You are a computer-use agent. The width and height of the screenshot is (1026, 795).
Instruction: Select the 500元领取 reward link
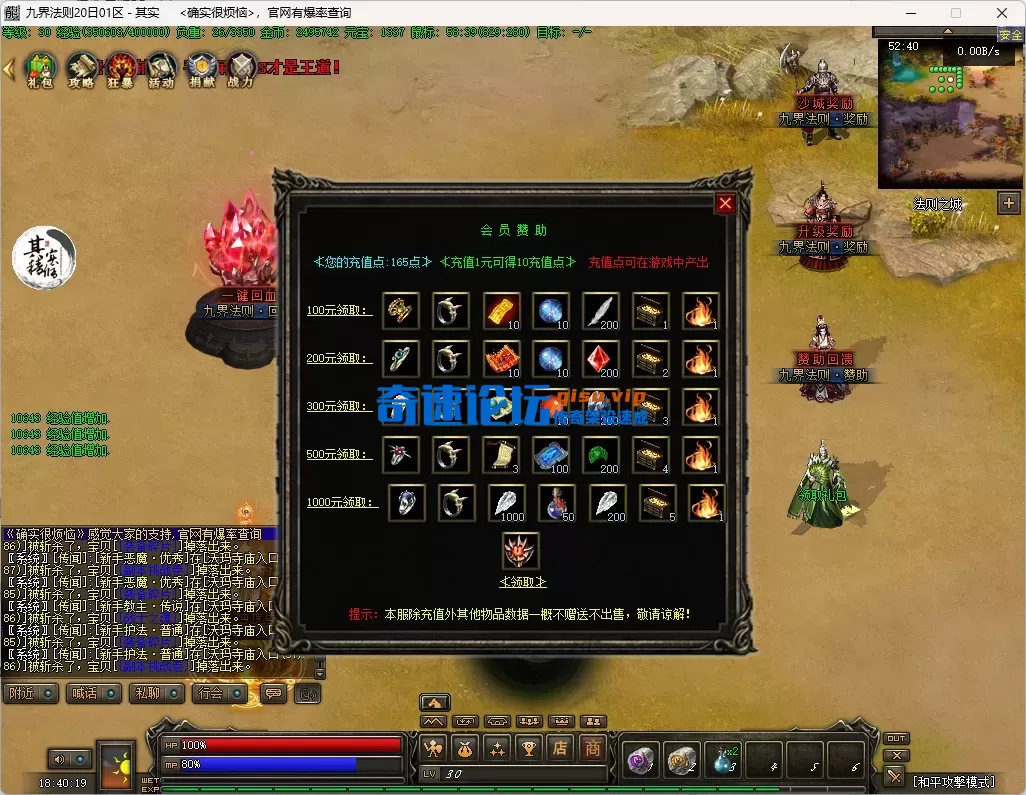pyautogui.click(x=339, y=454)
